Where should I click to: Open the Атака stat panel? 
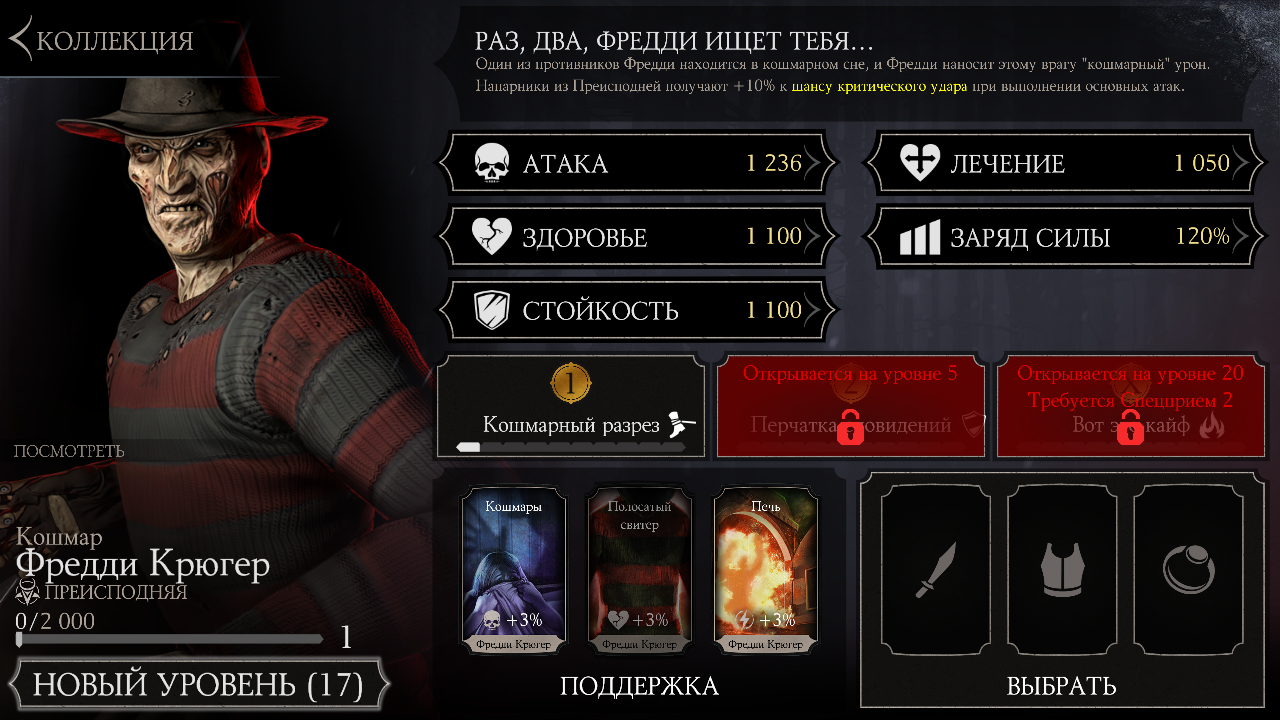pos(637,164)
